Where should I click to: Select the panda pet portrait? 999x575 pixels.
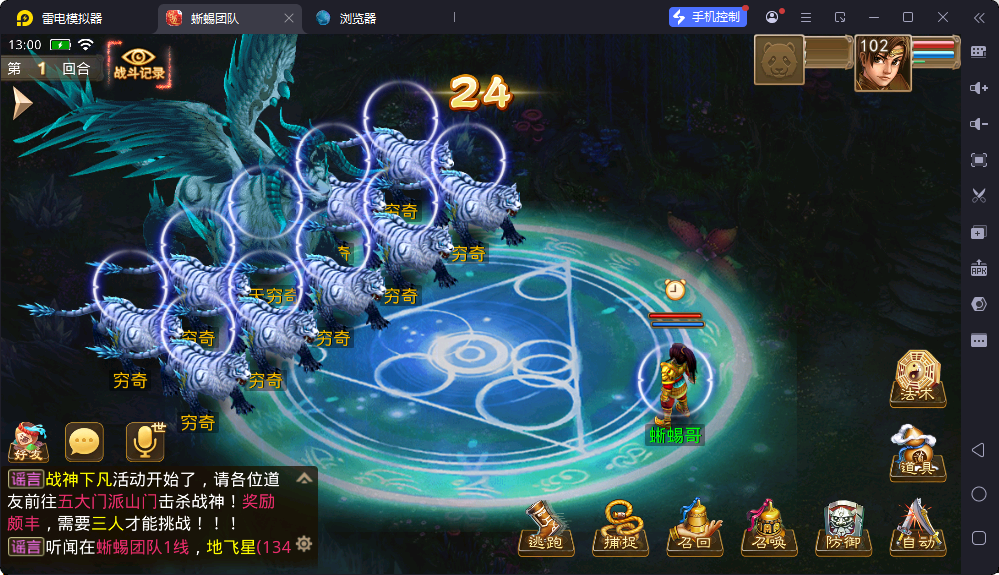pos(779,62)
